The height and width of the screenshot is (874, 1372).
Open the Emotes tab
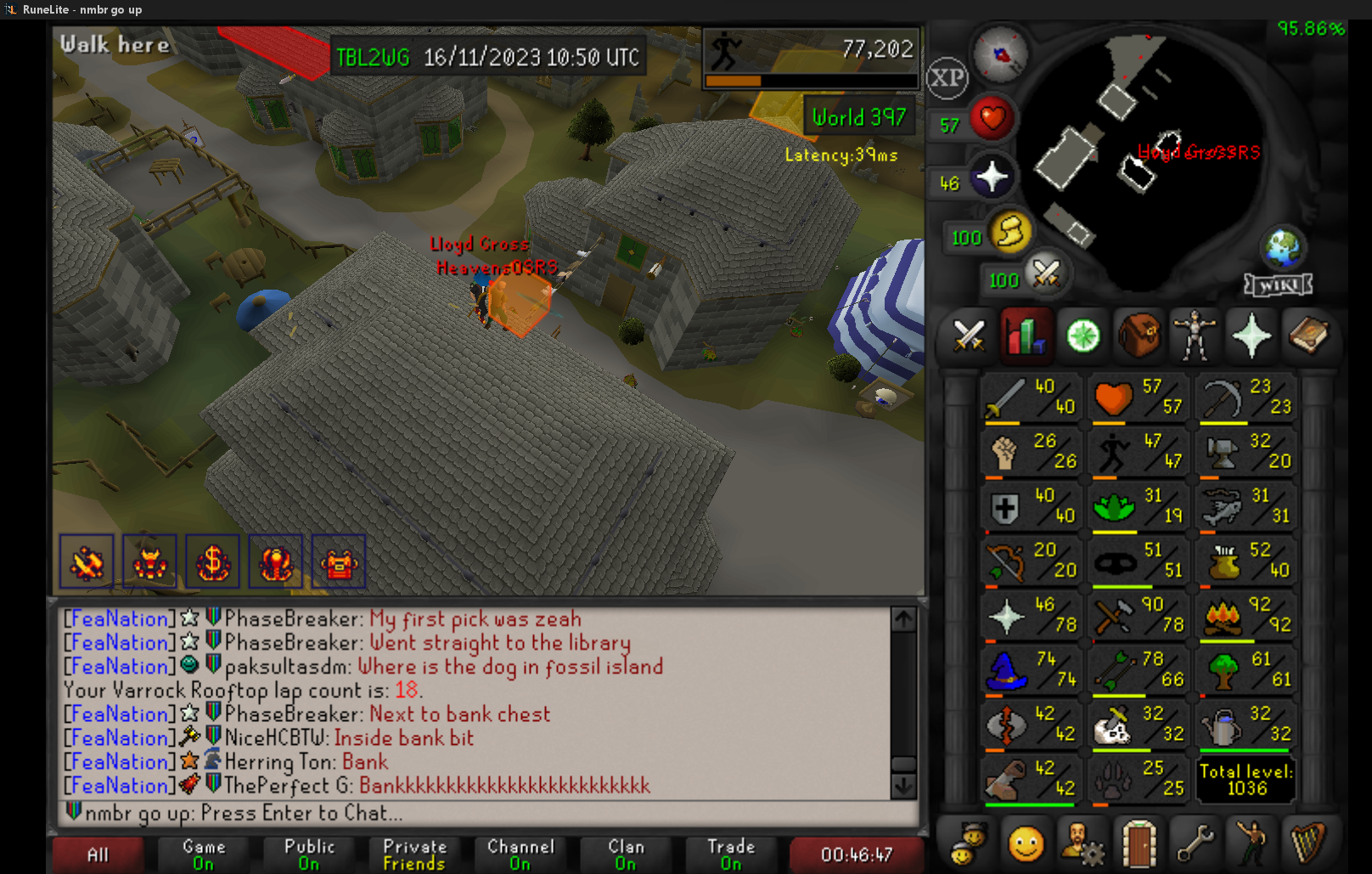tap(1026, 843)
